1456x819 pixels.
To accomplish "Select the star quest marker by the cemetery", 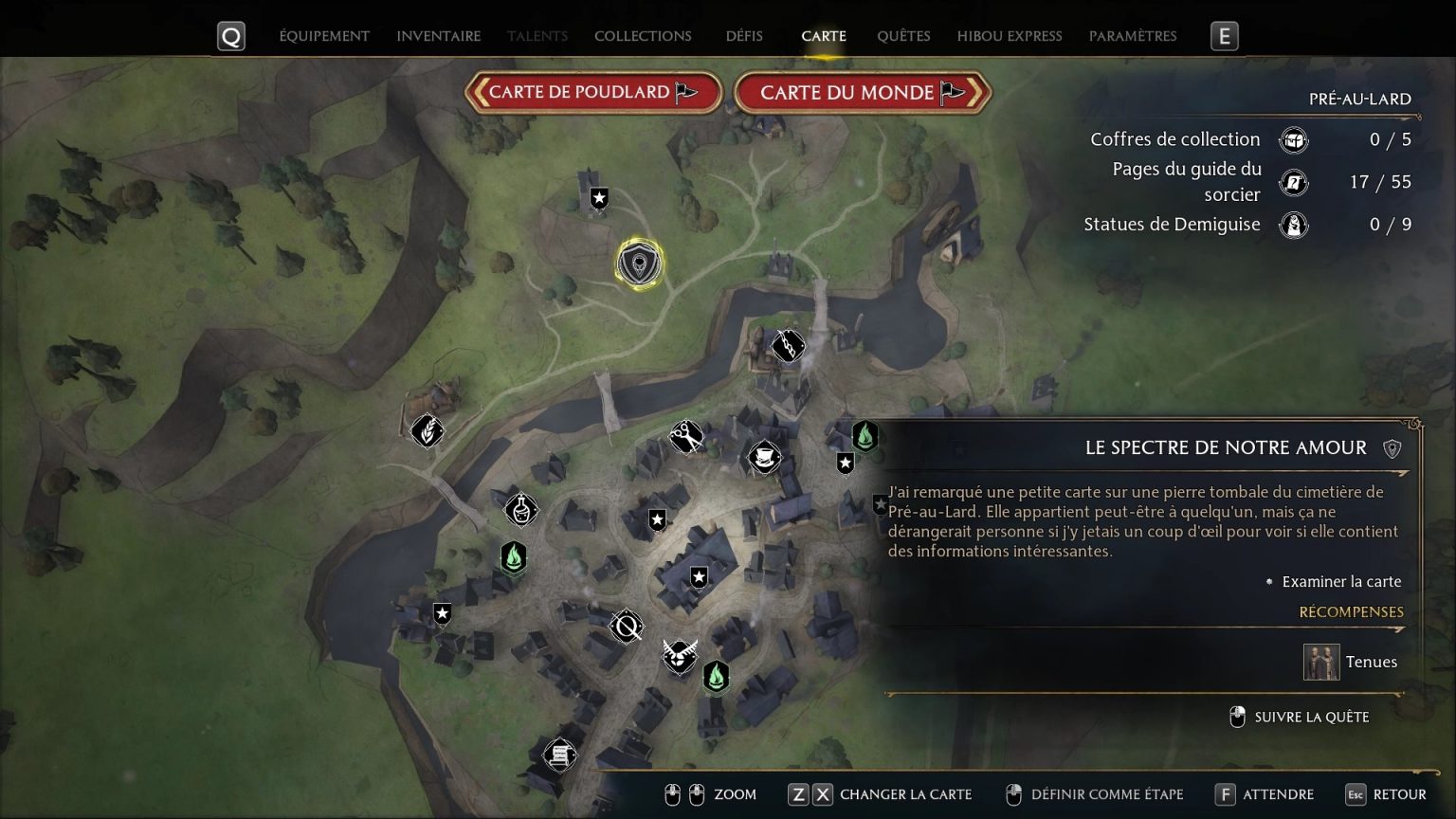I will click(x=845, y=464).
